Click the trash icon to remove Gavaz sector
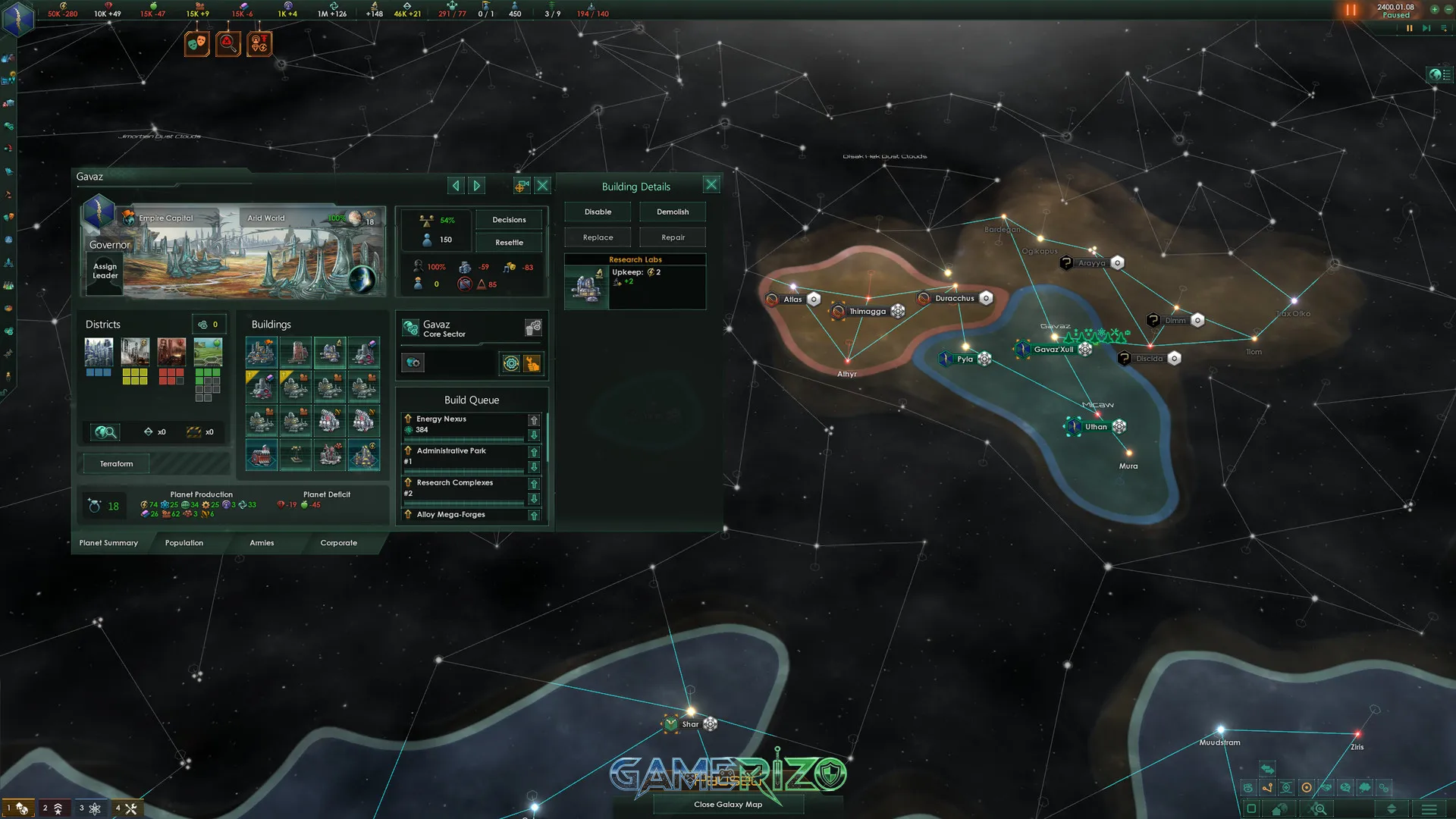 (533, 328)
